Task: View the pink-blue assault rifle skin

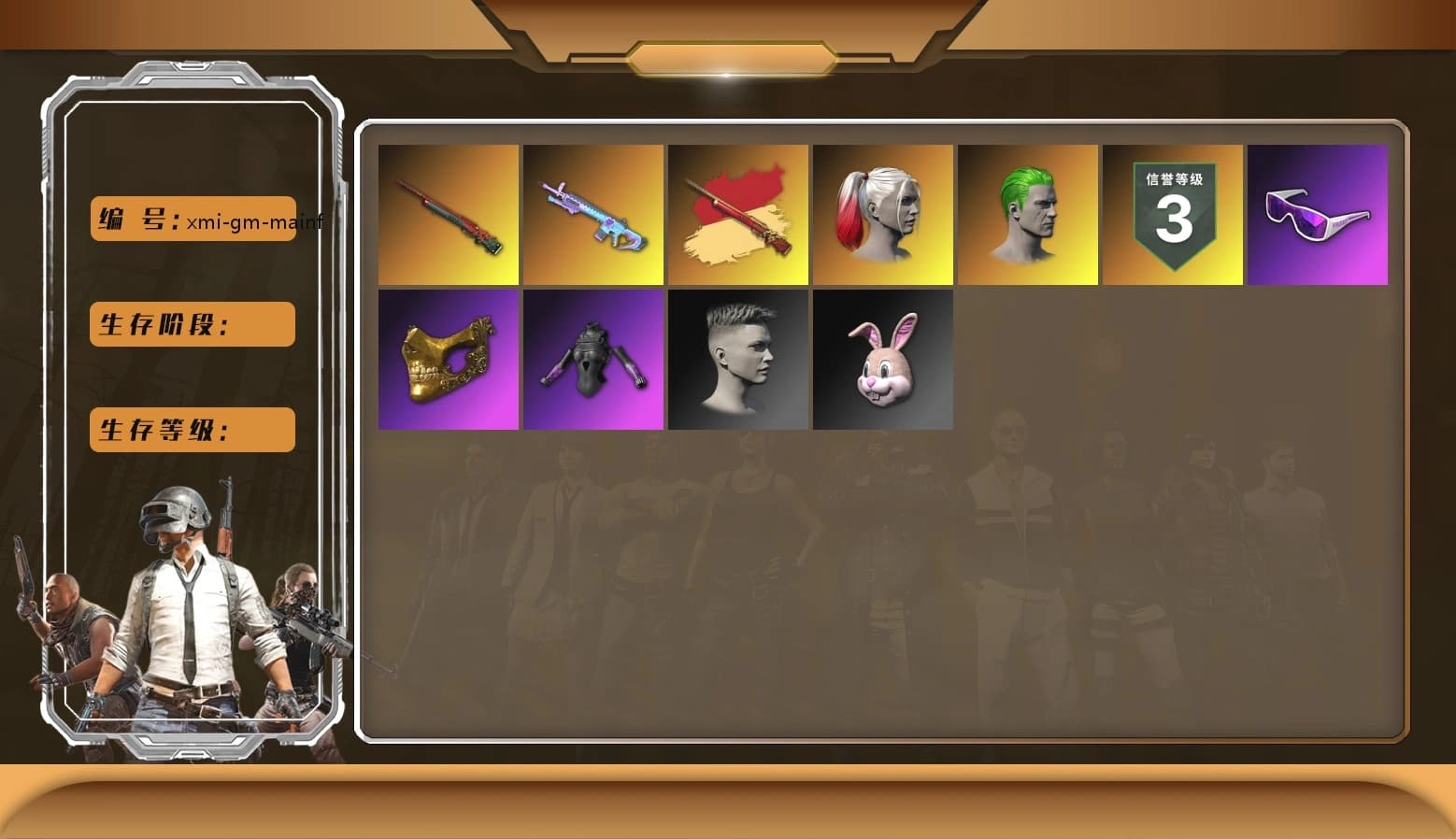Action: [x=592, y=215]
